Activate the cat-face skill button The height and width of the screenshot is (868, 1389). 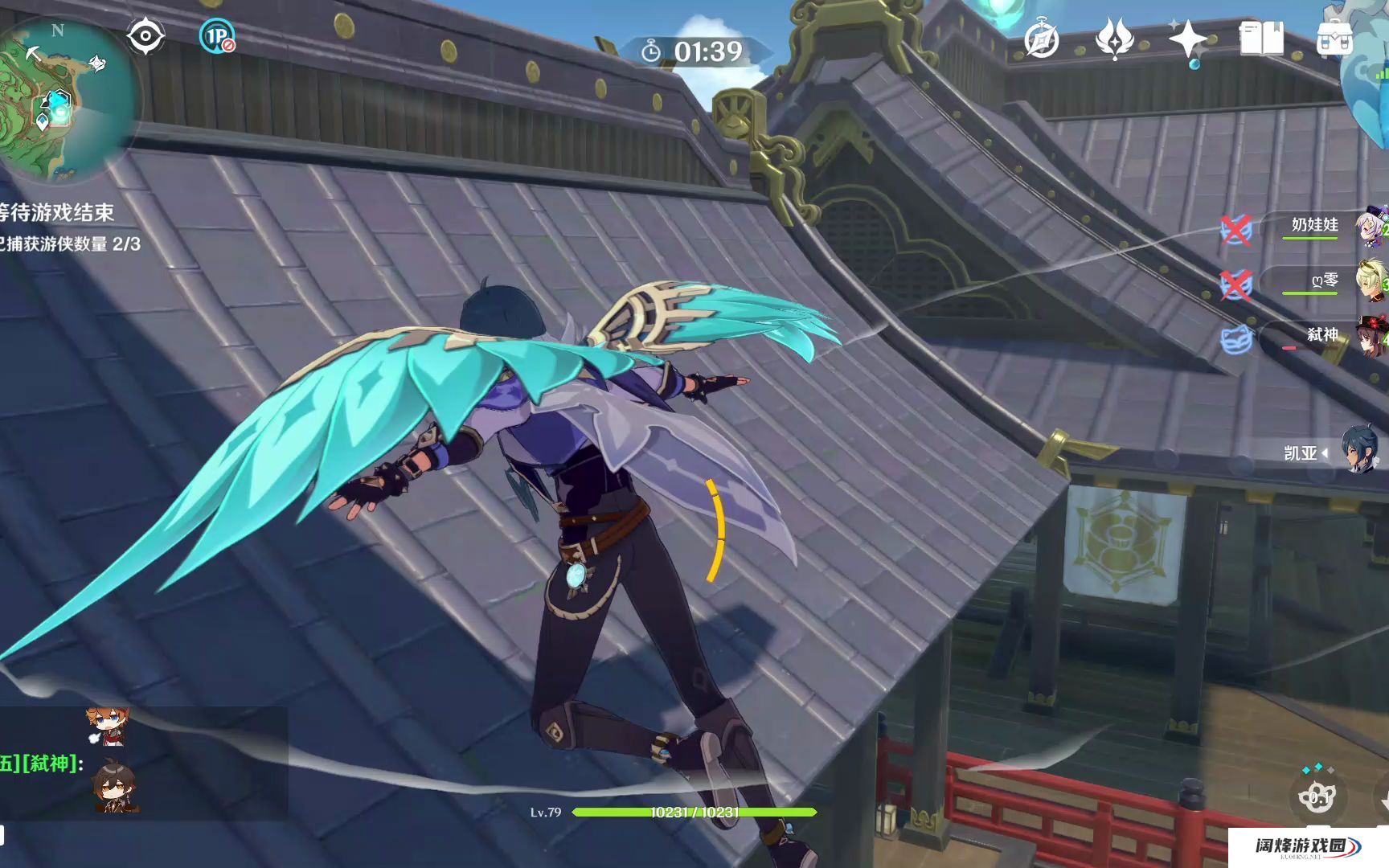(x=1317, y=796)
